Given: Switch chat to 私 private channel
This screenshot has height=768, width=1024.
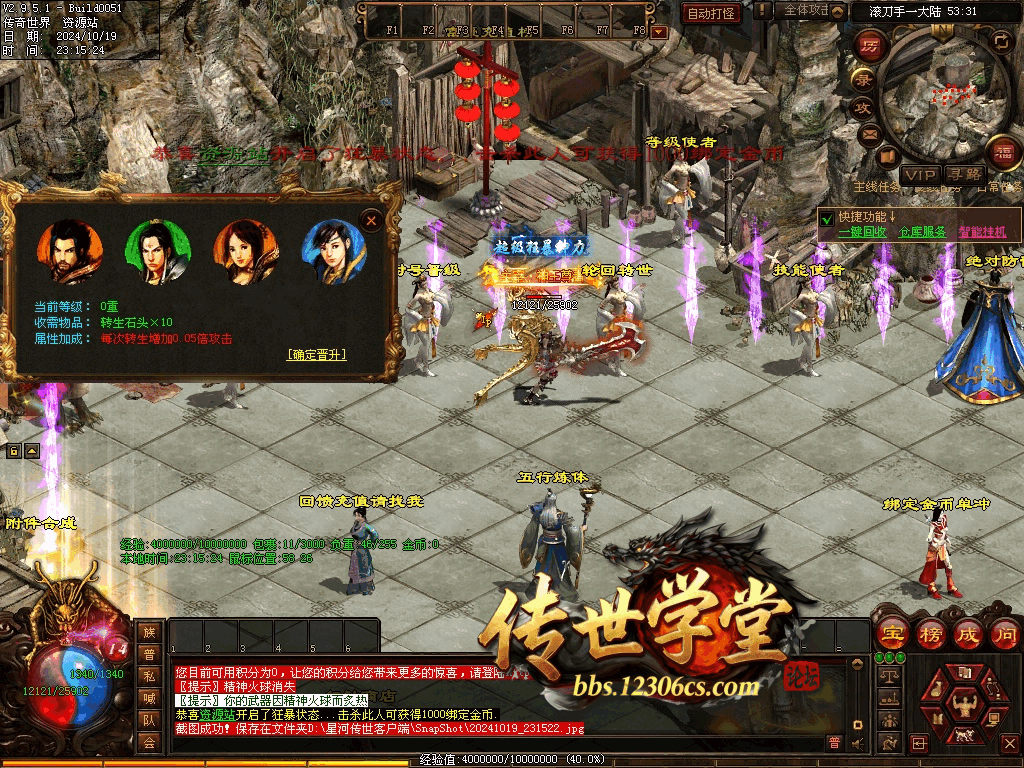Looking at the screenshot, I should click(x=149, y=675).
